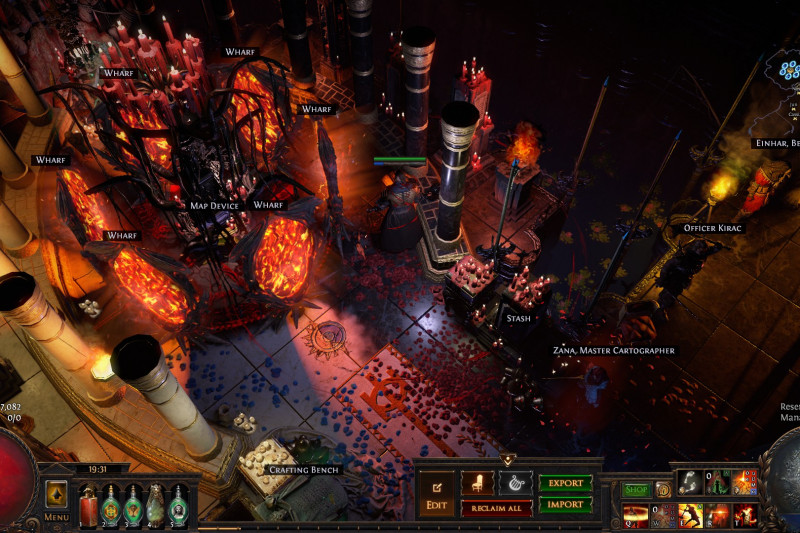
Task: Reclaim All hideout decorations
Action: pyautogui.click(x=496, y=508)
